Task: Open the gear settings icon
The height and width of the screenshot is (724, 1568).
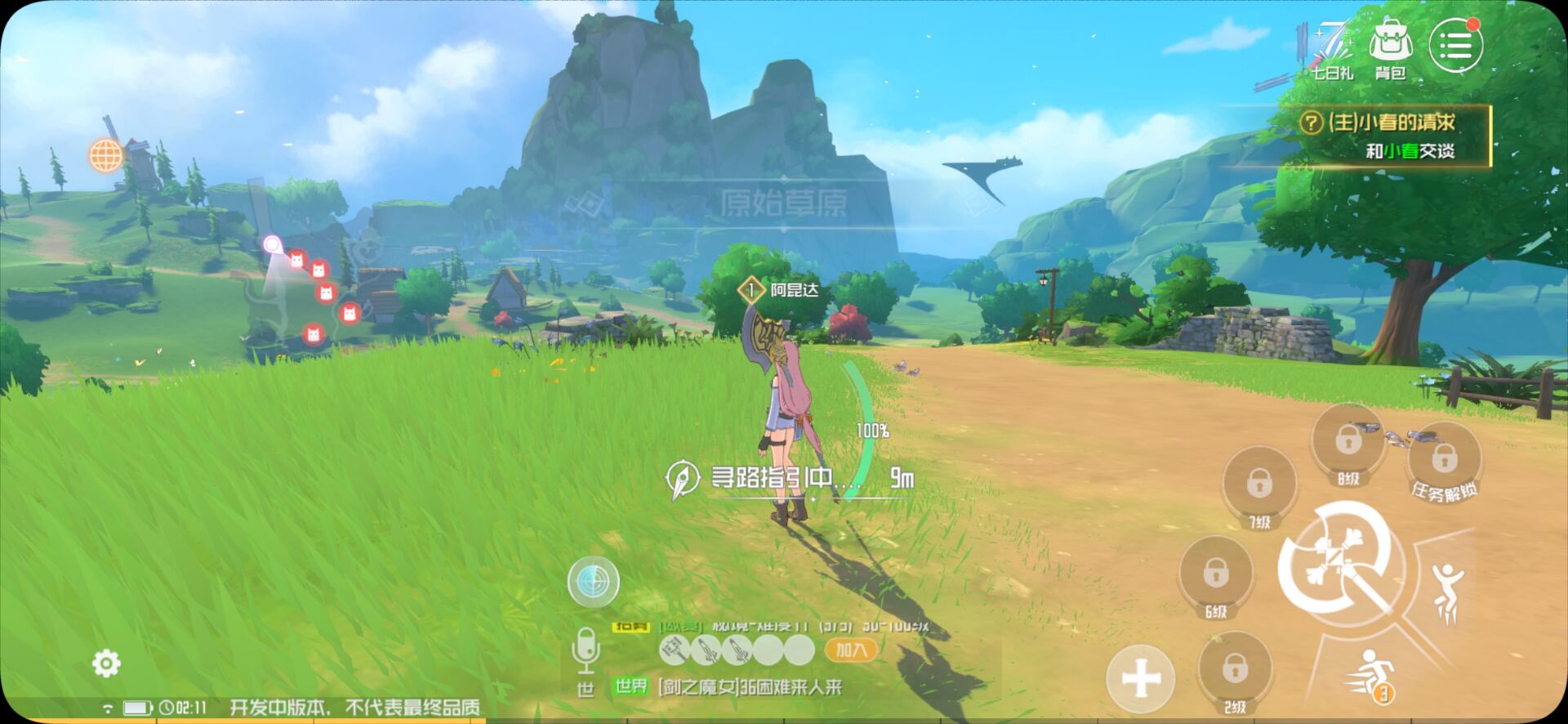Action: 106,663
